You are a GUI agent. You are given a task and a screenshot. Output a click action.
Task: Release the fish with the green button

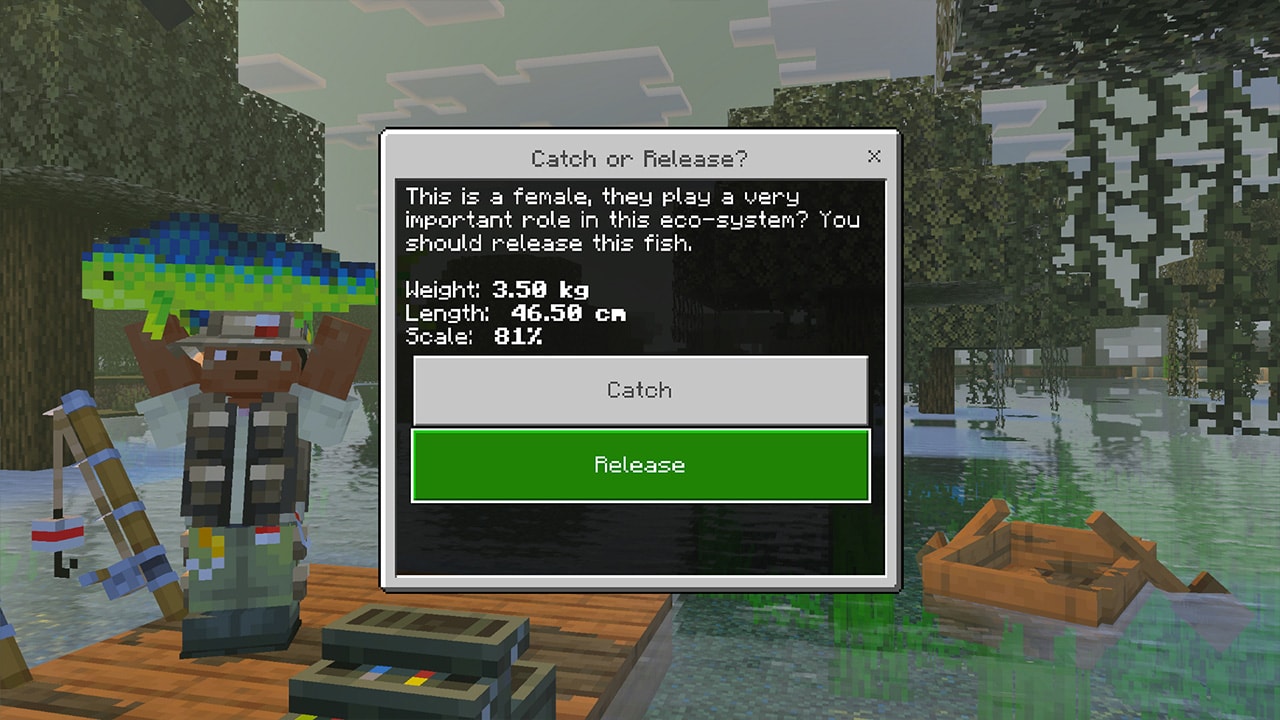click(x=640, y=465)
